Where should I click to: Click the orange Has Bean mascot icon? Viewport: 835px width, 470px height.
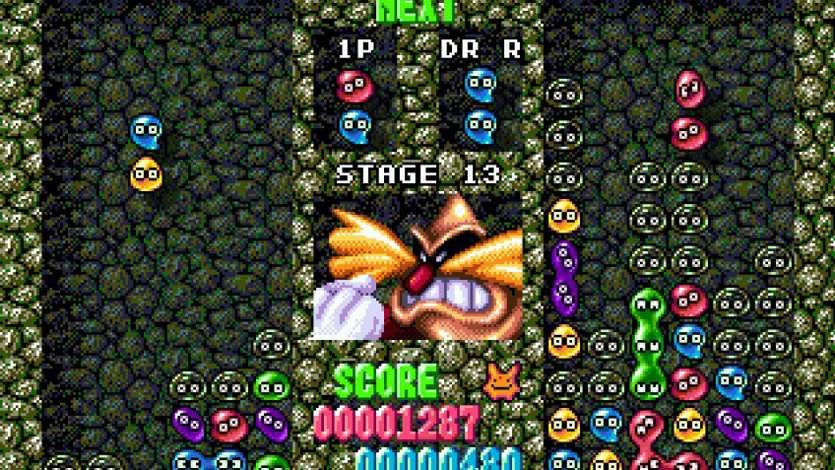(500, 380)
